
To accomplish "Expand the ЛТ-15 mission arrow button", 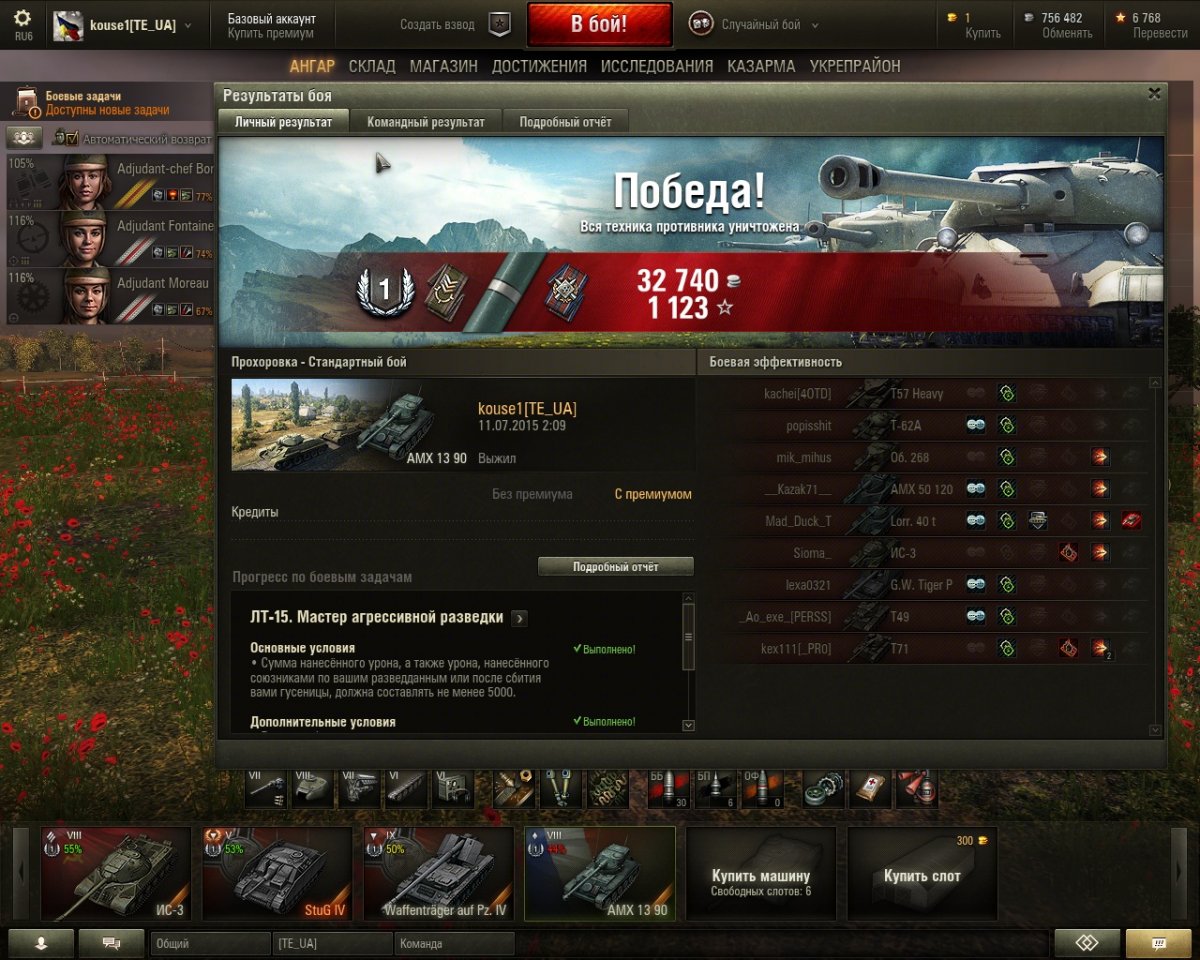I will coord(519,618).
